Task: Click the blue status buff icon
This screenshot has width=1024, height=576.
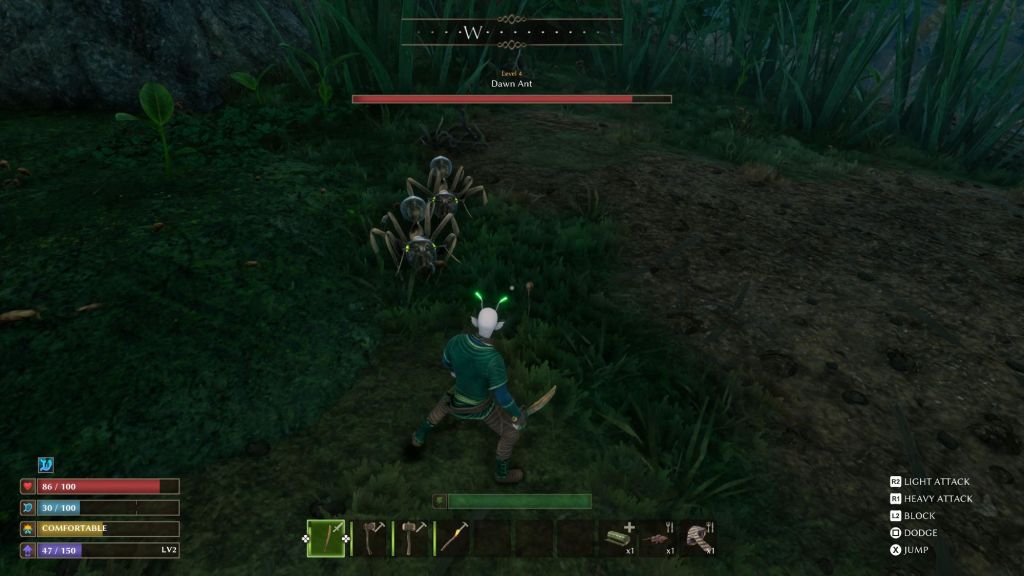Action: [46, 465]
